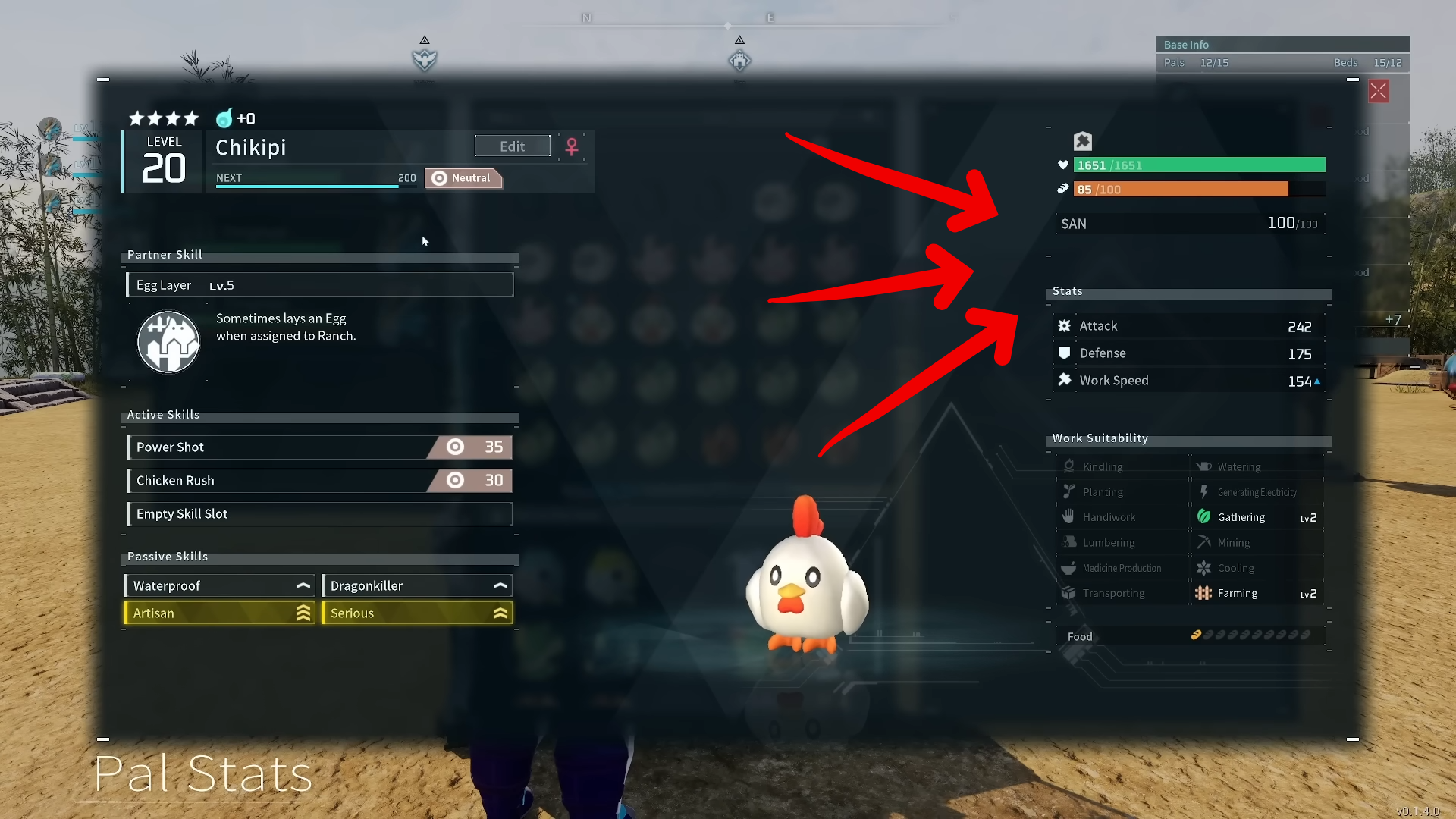Click the female gender icon
The image size is (1456, 819).
point(572,146)
